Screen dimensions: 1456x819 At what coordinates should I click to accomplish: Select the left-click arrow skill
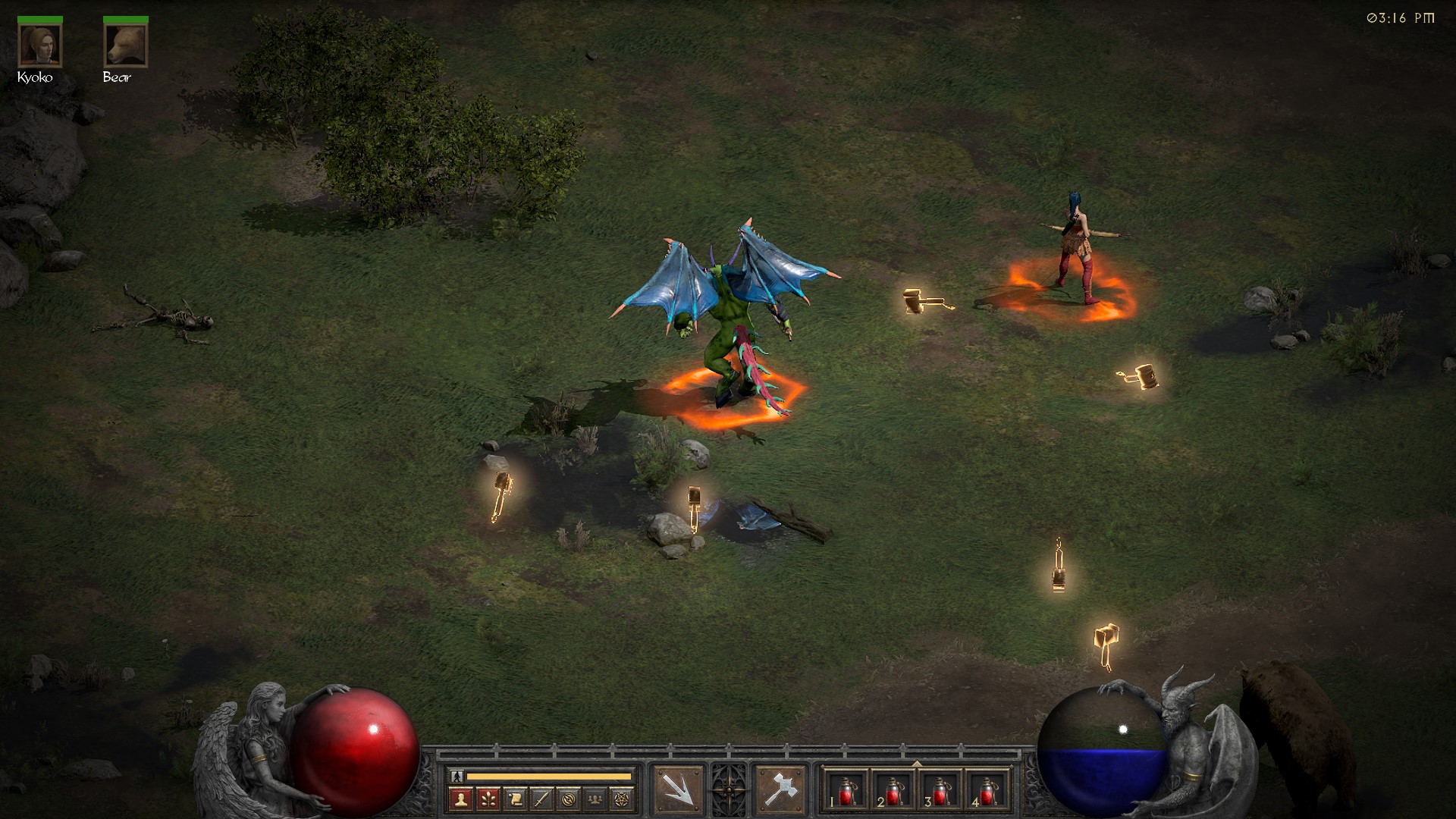677,789
